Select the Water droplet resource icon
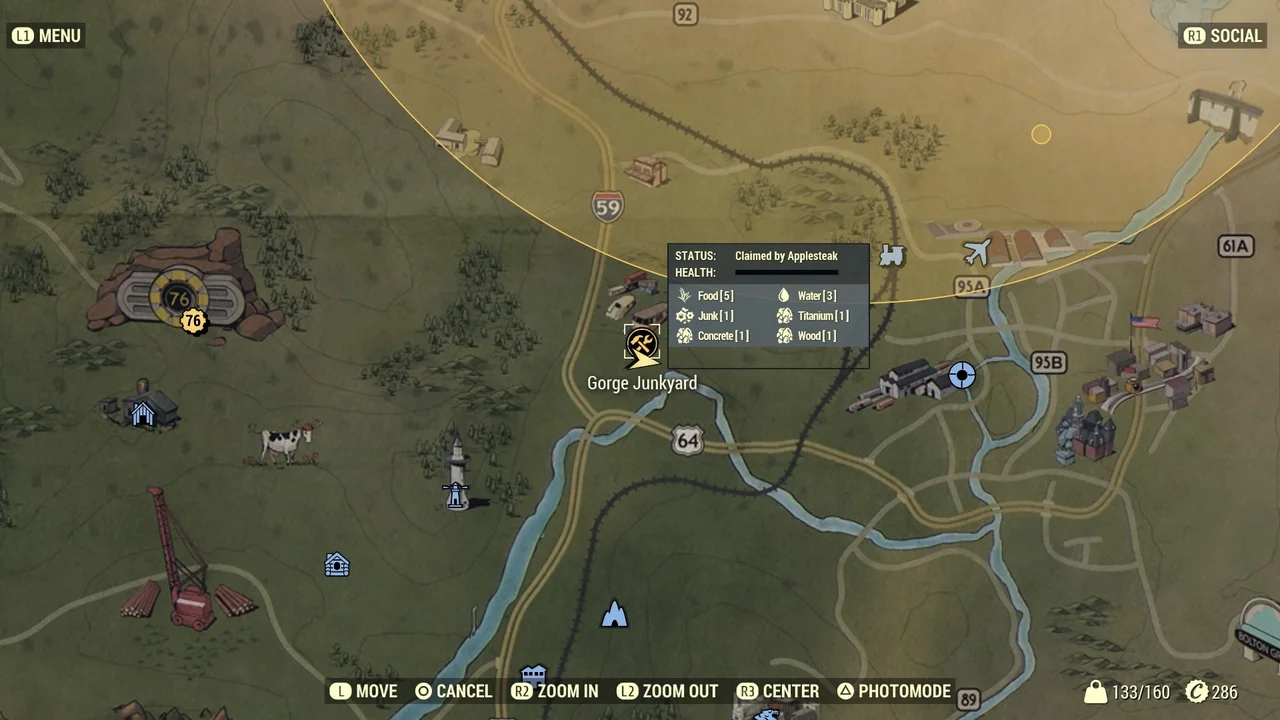 point(783,295)
